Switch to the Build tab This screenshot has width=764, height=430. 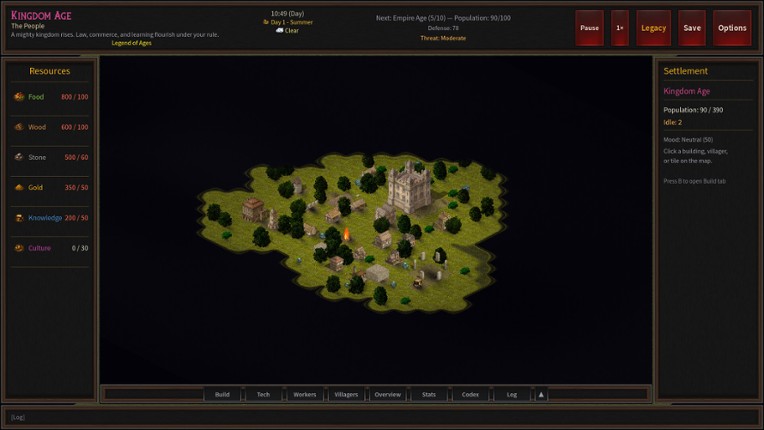(x=222, y=394)
